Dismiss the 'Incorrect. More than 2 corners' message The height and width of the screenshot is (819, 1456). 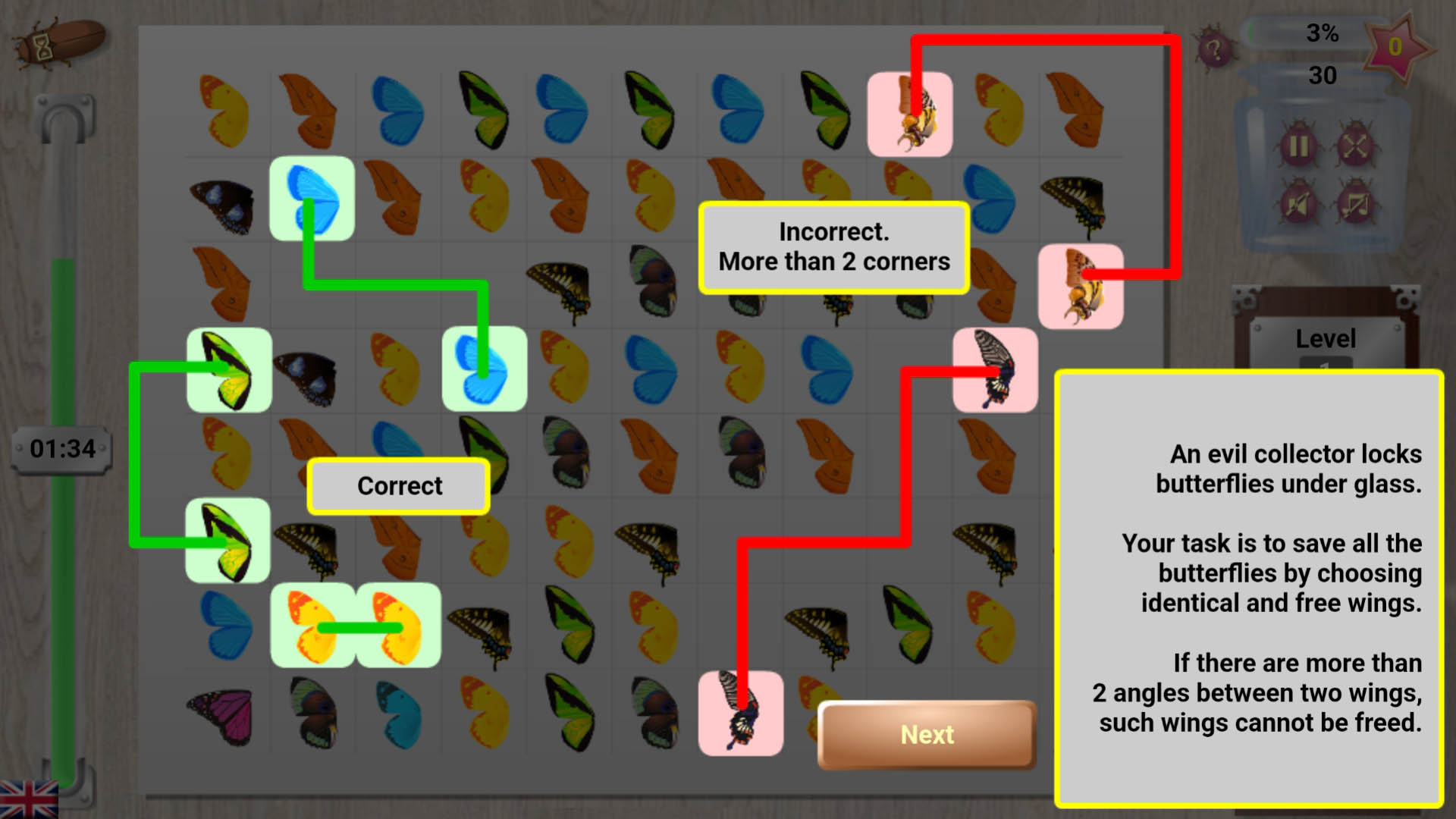(x=833, y=247)
